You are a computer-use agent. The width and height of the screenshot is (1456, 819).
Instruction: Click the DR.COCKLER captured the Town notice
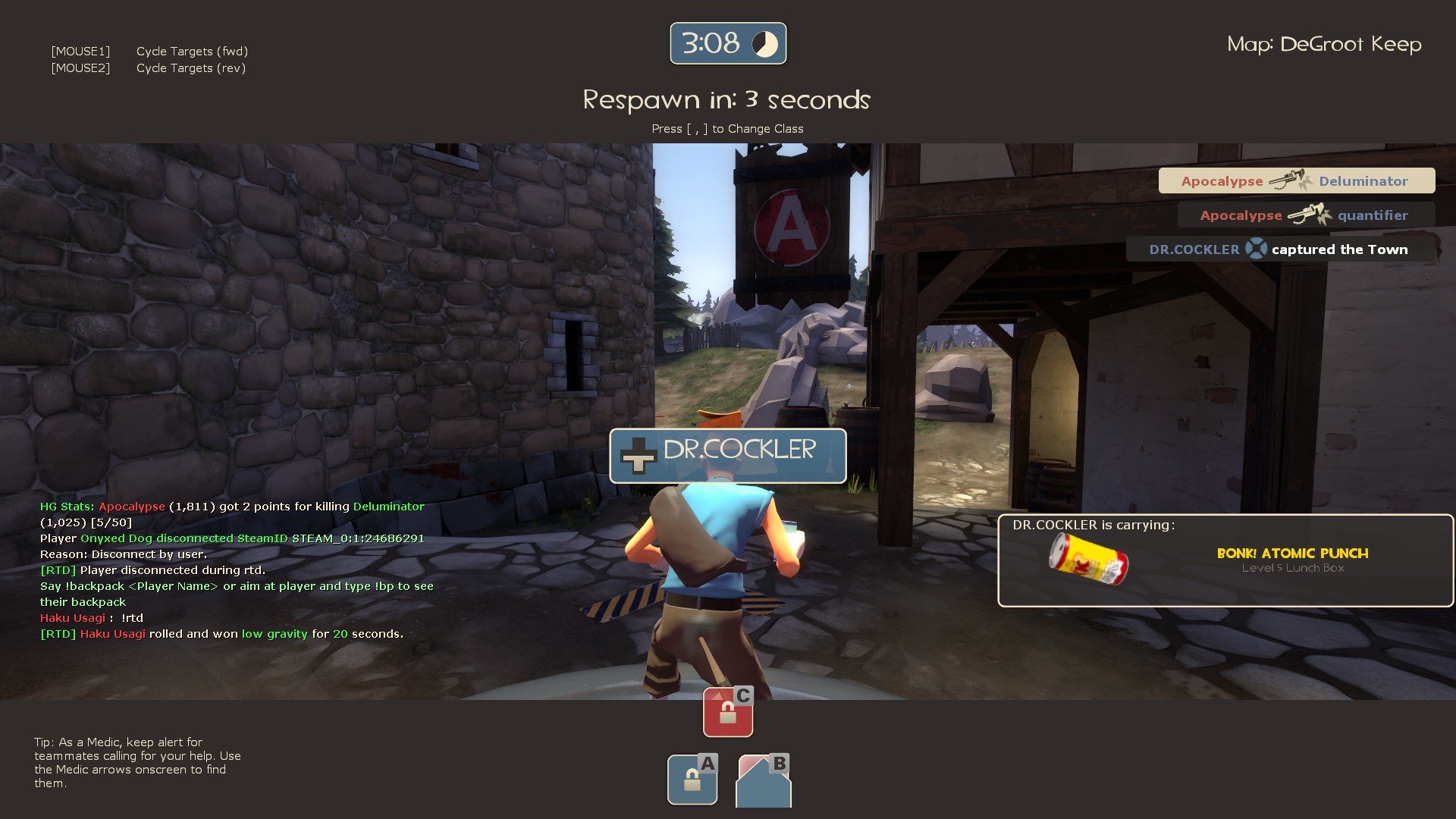1279,249
